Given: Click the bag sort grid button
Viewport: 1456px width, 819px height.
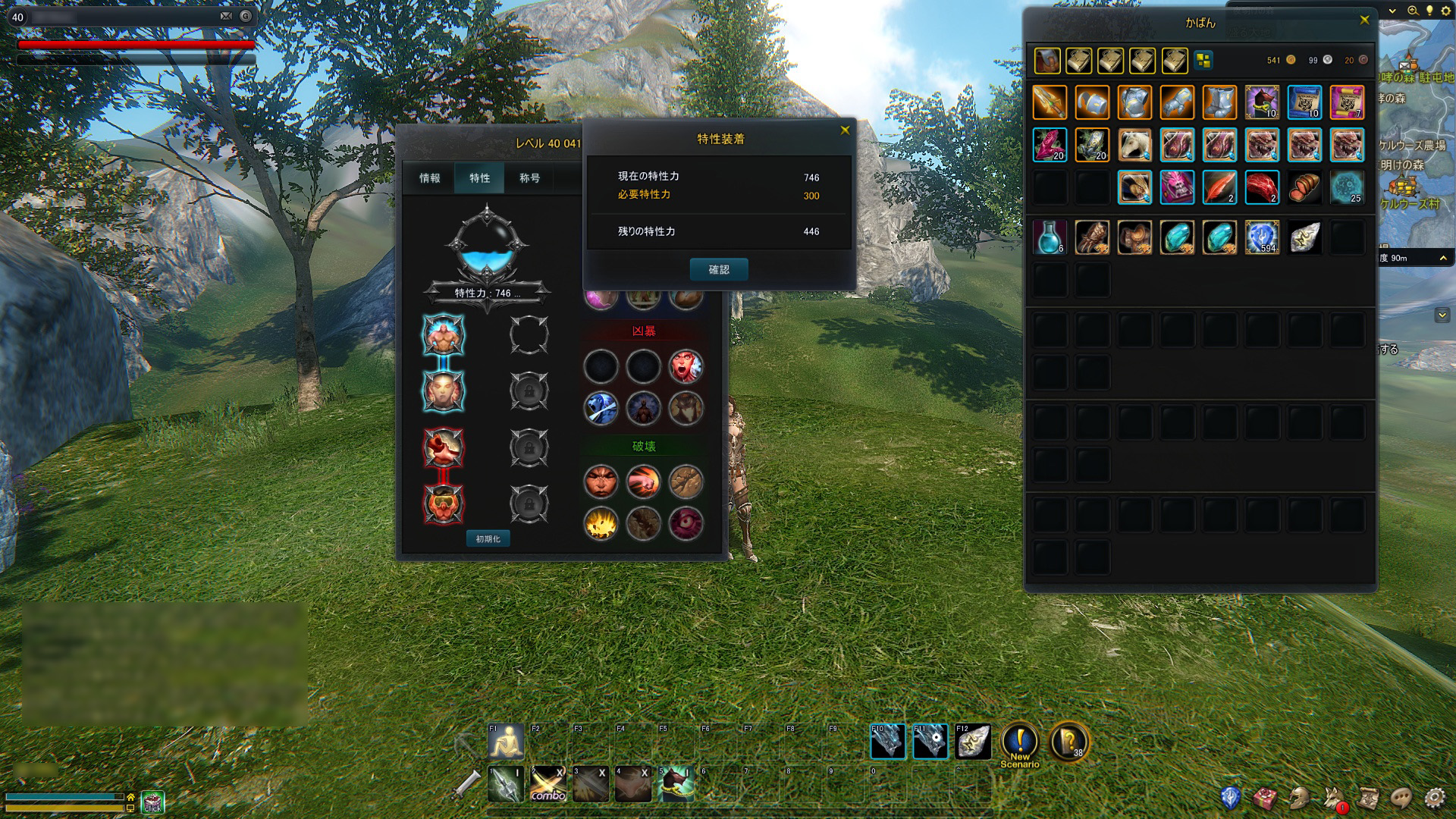Looking at the screenshot, I should [1203, 60].
